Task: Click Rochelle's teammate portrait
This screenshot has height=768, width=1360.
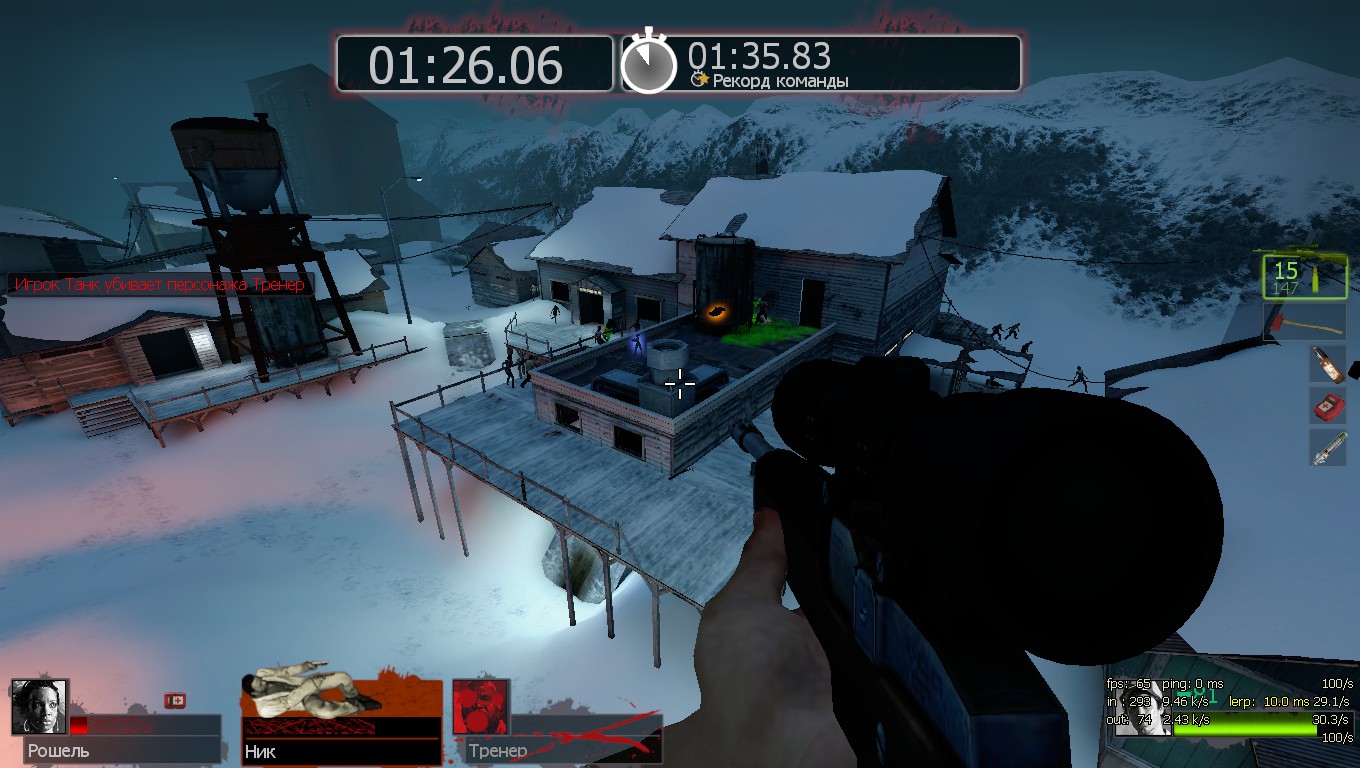Action: 39,707
